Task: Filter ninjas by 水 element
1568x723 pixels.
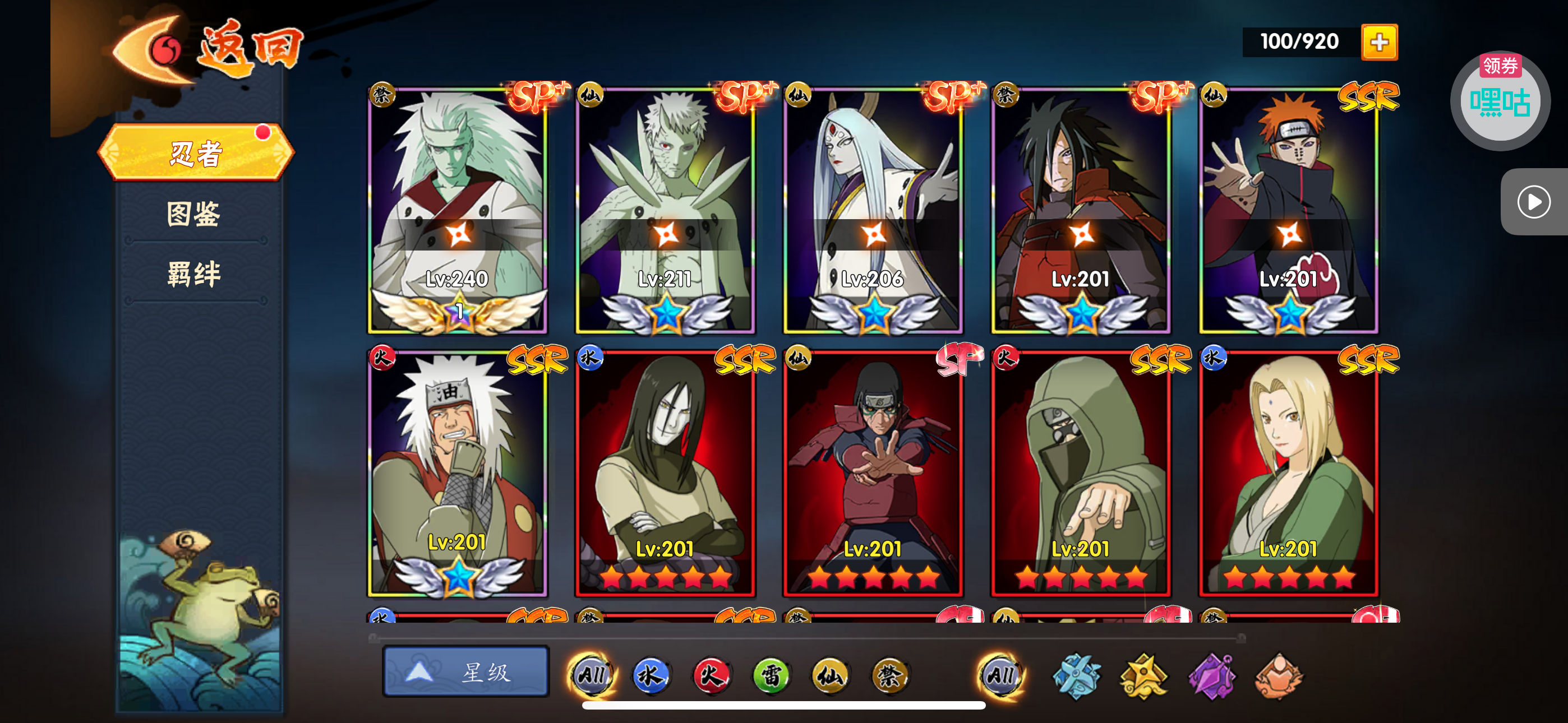Action: pos(651,675)
